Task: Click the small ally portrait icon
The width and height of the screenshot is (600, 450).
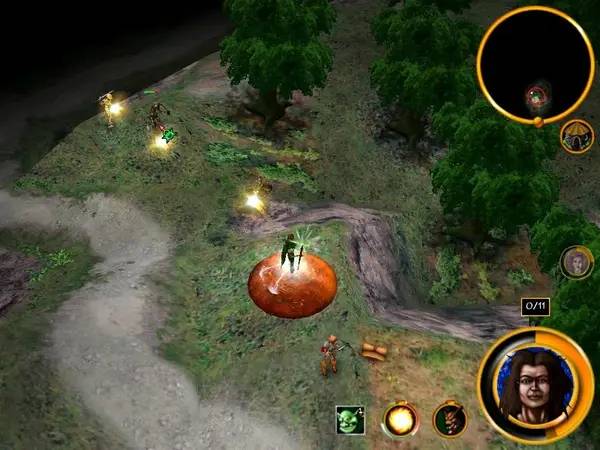Action: [x=576, y=262]
